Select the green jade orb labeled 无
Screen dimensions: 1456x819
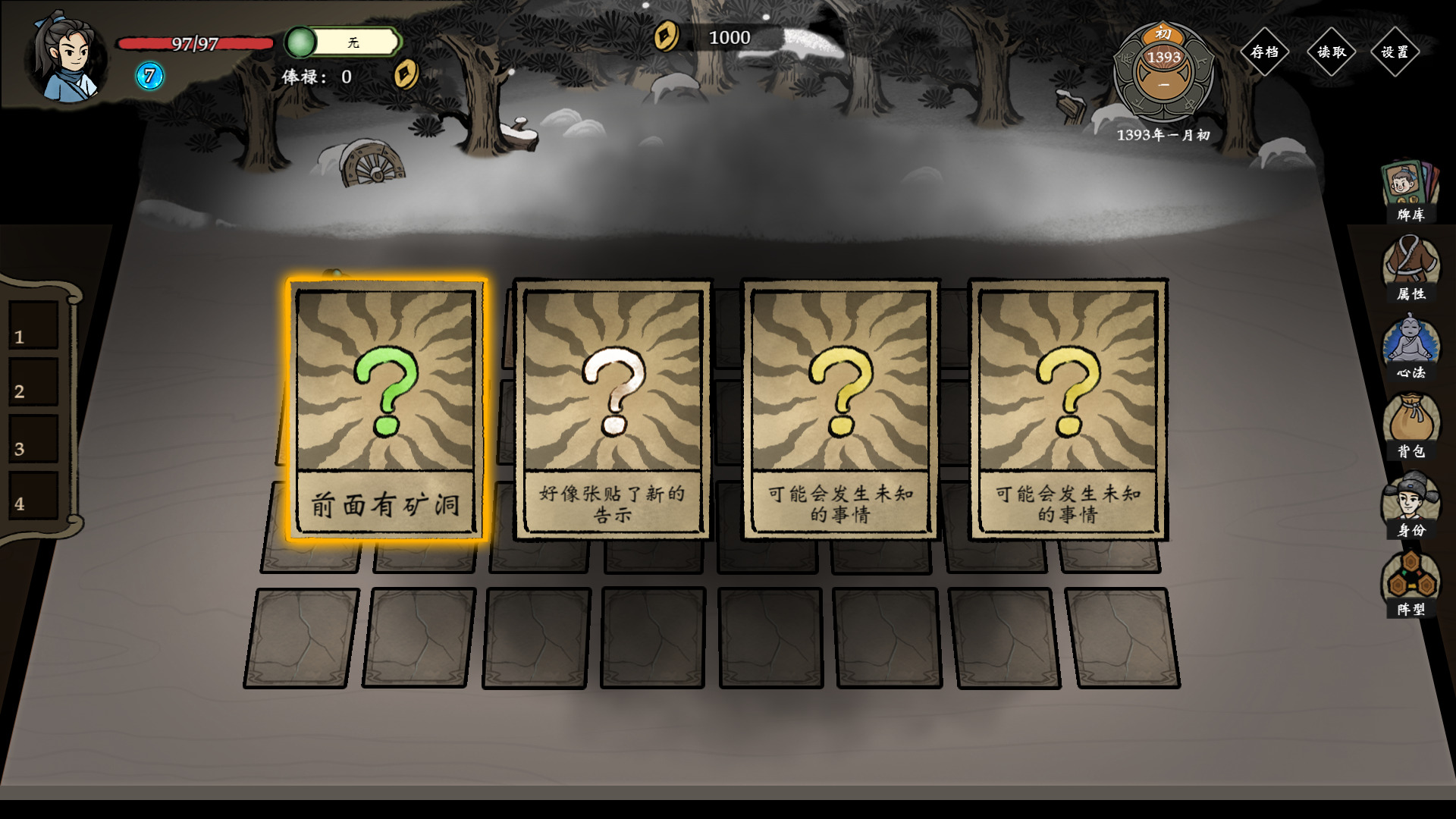[x=301, y=42]
